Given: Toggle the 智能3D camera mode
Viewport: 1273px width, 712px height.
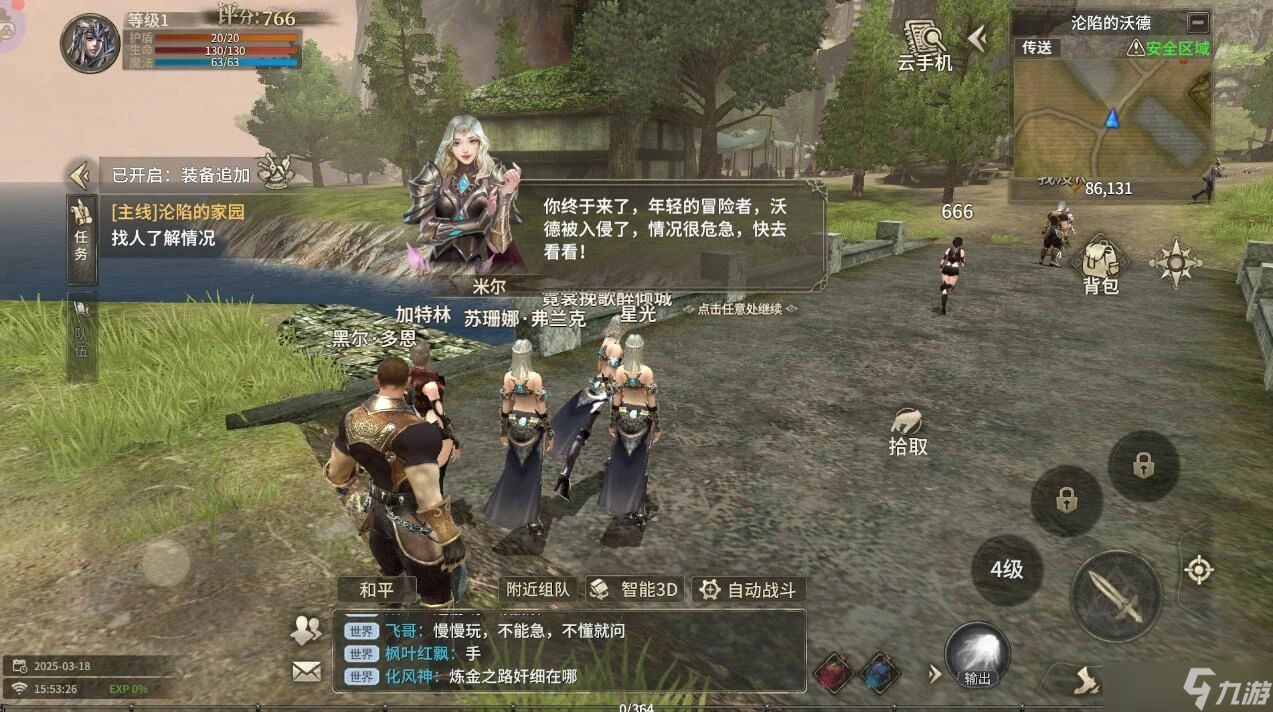Looking at the screenshot, I should tap(635, 589).
